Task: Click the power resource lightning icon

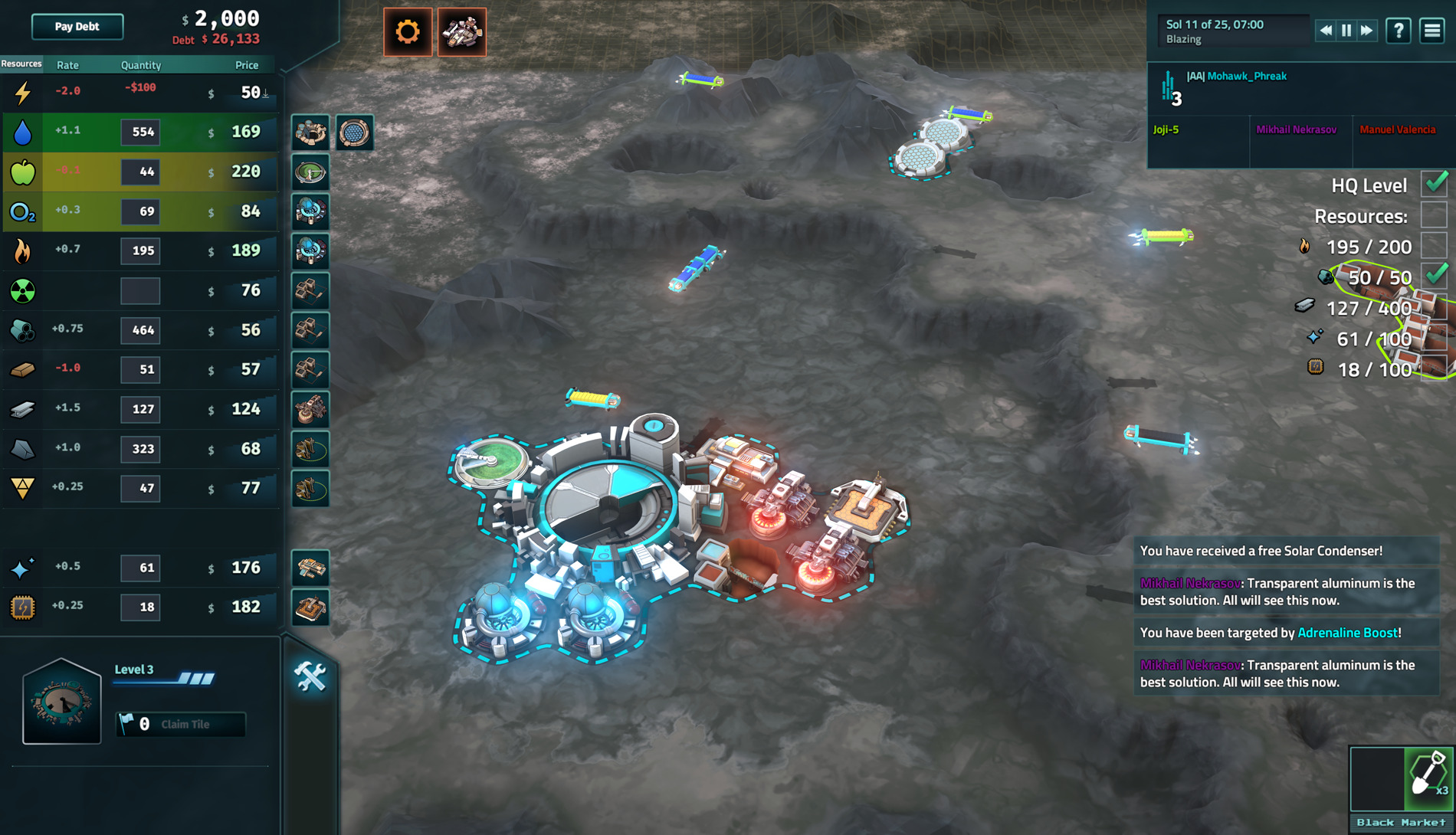Action: (x=22, y=93)
